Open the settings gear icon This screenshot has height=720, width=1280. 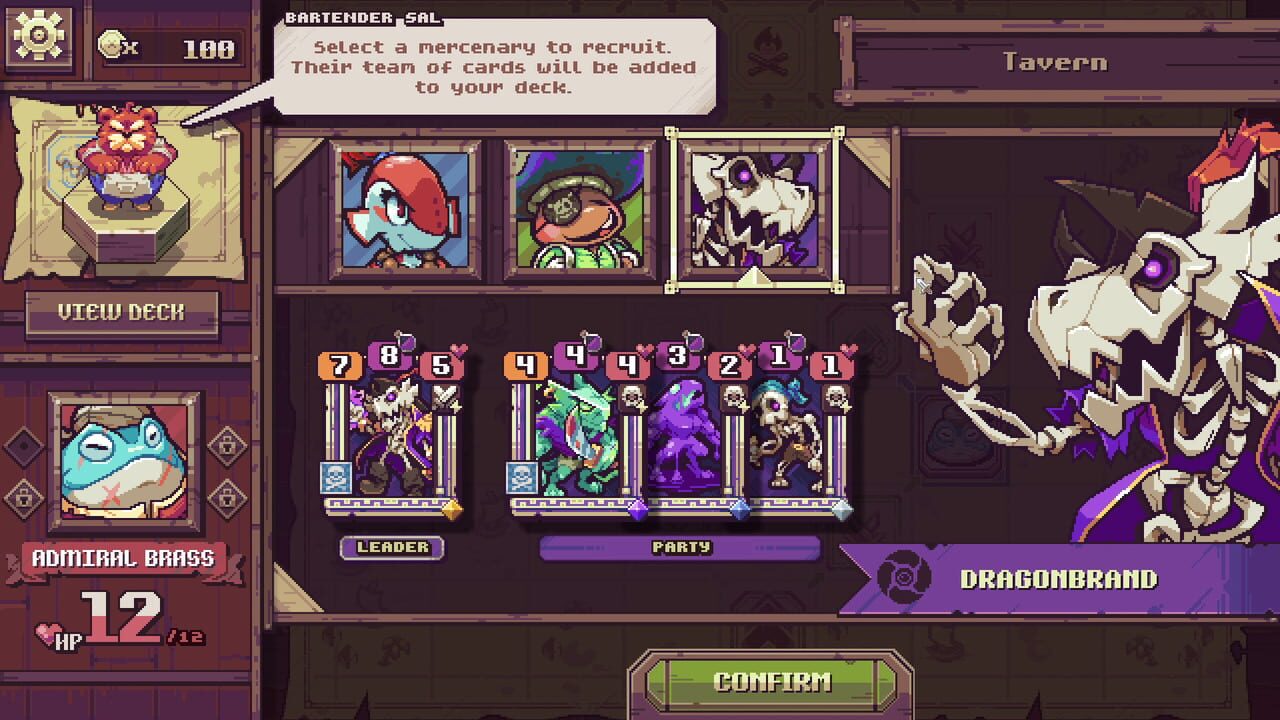(x=37, y=37)
